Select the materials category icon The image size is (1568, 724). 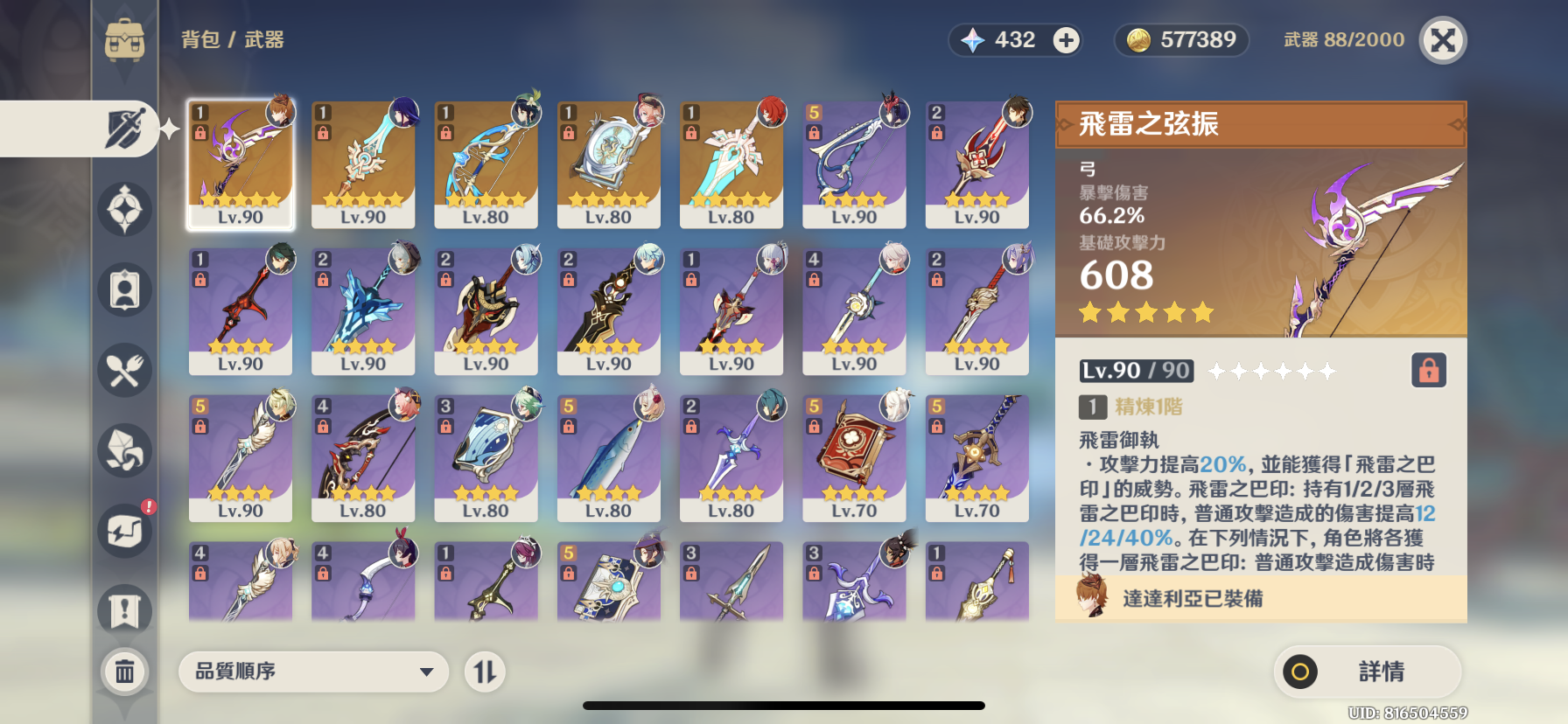point(125,450)
